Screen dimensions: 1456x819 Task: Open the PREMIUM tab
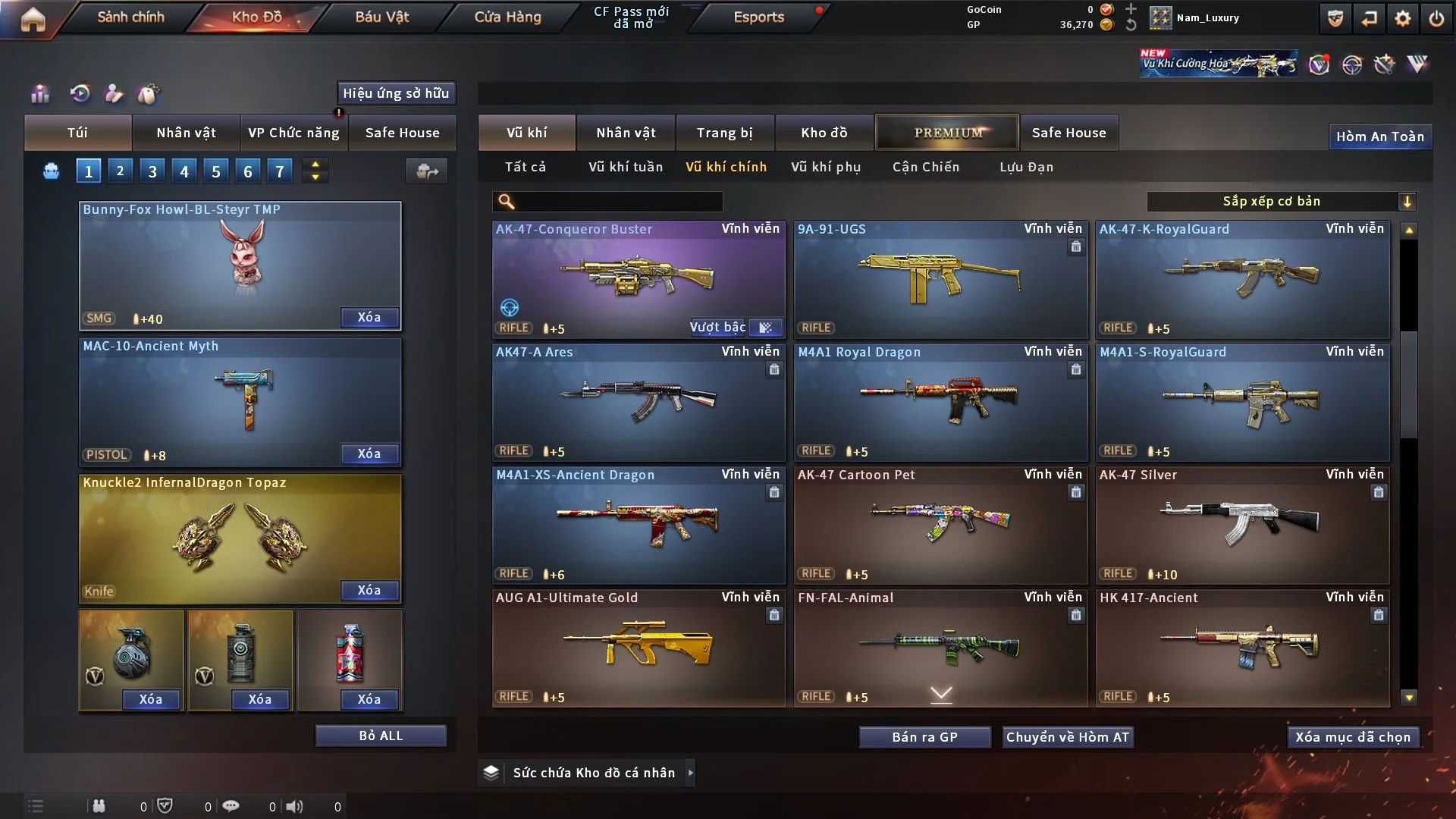coord(947,133)
